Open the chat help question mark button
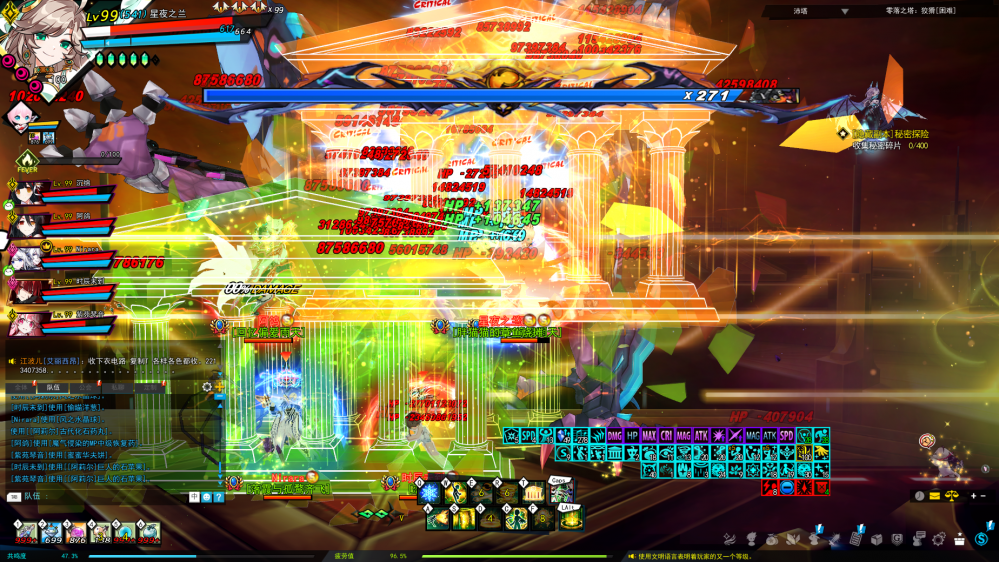This screenshot has height=562, width=999. pyautogui.click(x=219, y=497)
